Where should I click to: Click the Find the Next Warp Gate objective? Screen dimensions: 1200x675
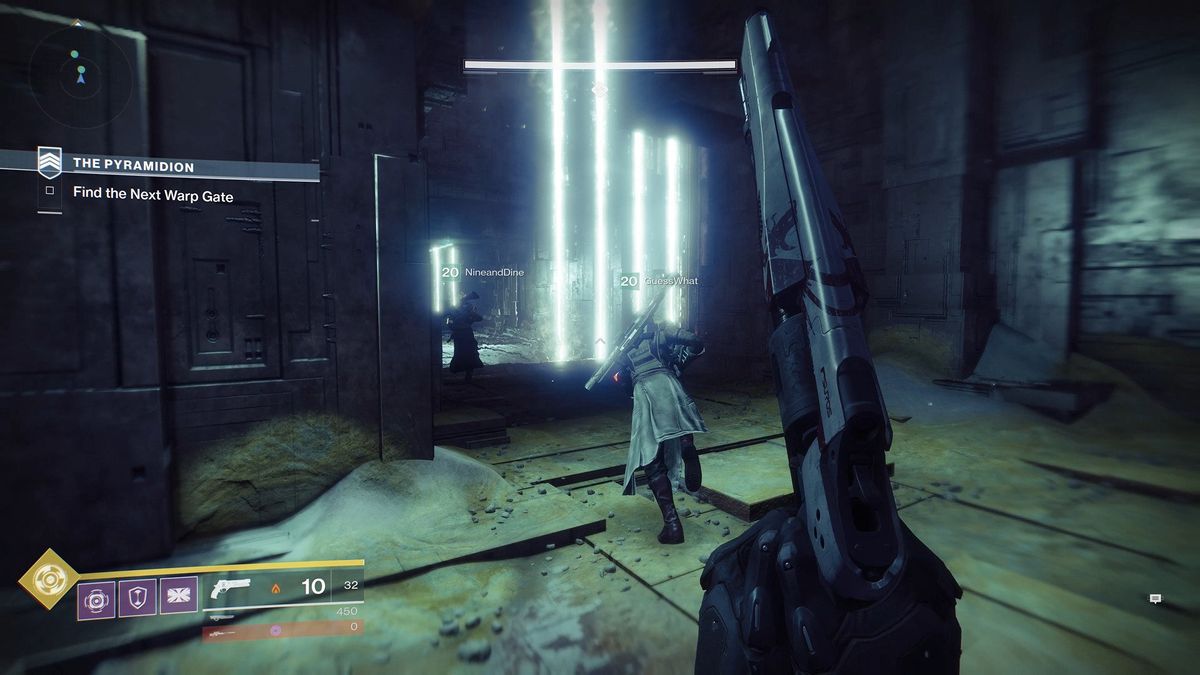[x=152, y=196]
